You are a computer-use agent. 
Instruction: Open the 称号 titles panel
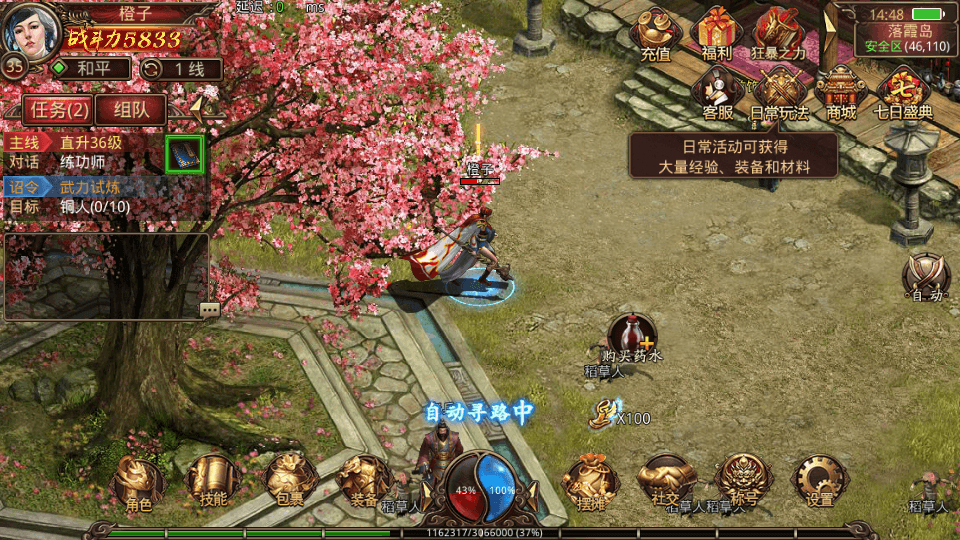click(x=743, y=481)
